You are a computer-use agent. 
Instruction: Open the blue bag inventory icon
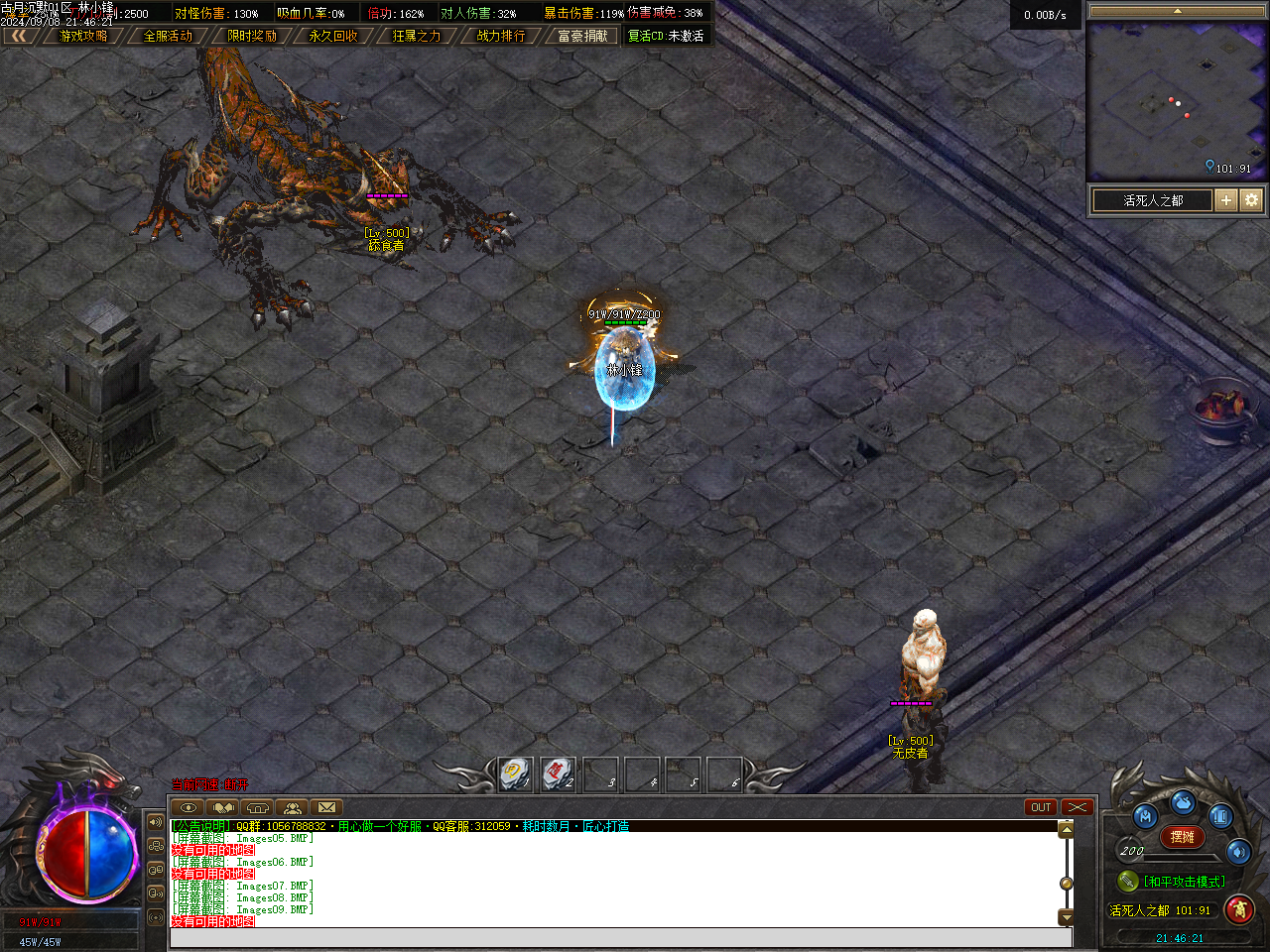(x=1182, y=801)
